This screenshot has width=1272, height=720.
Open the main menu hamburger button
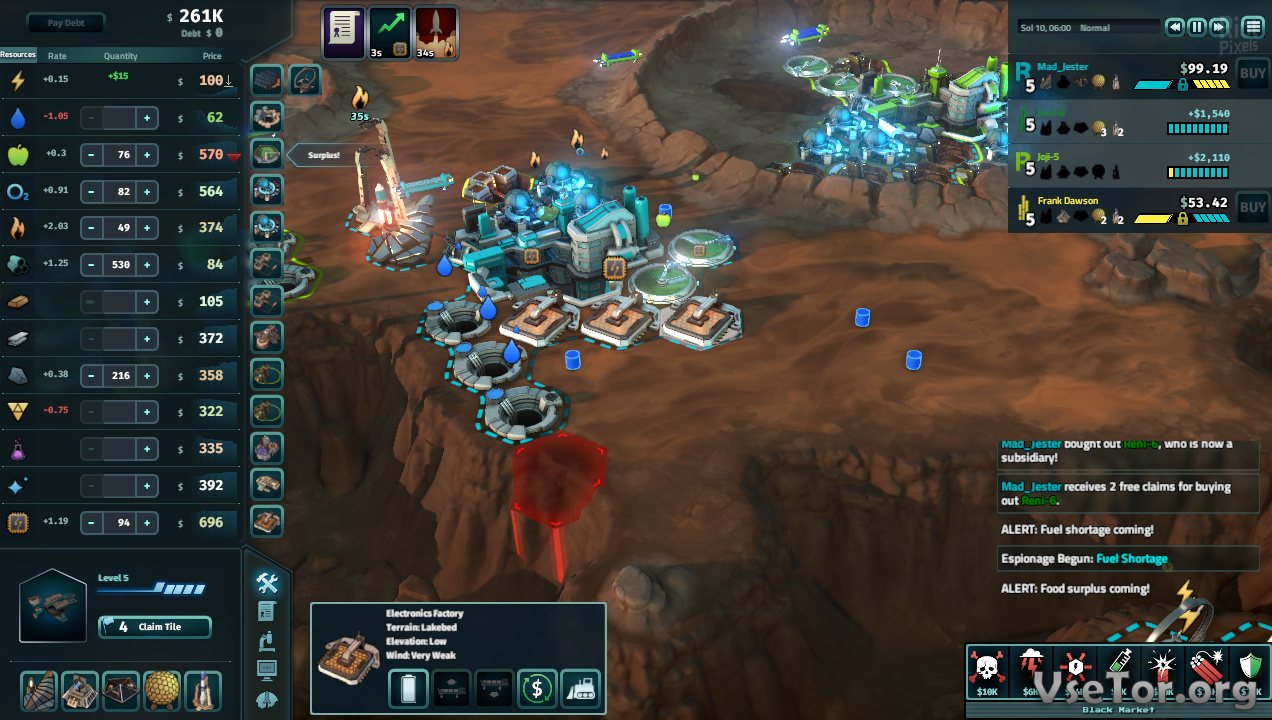tap(1253, 27)
